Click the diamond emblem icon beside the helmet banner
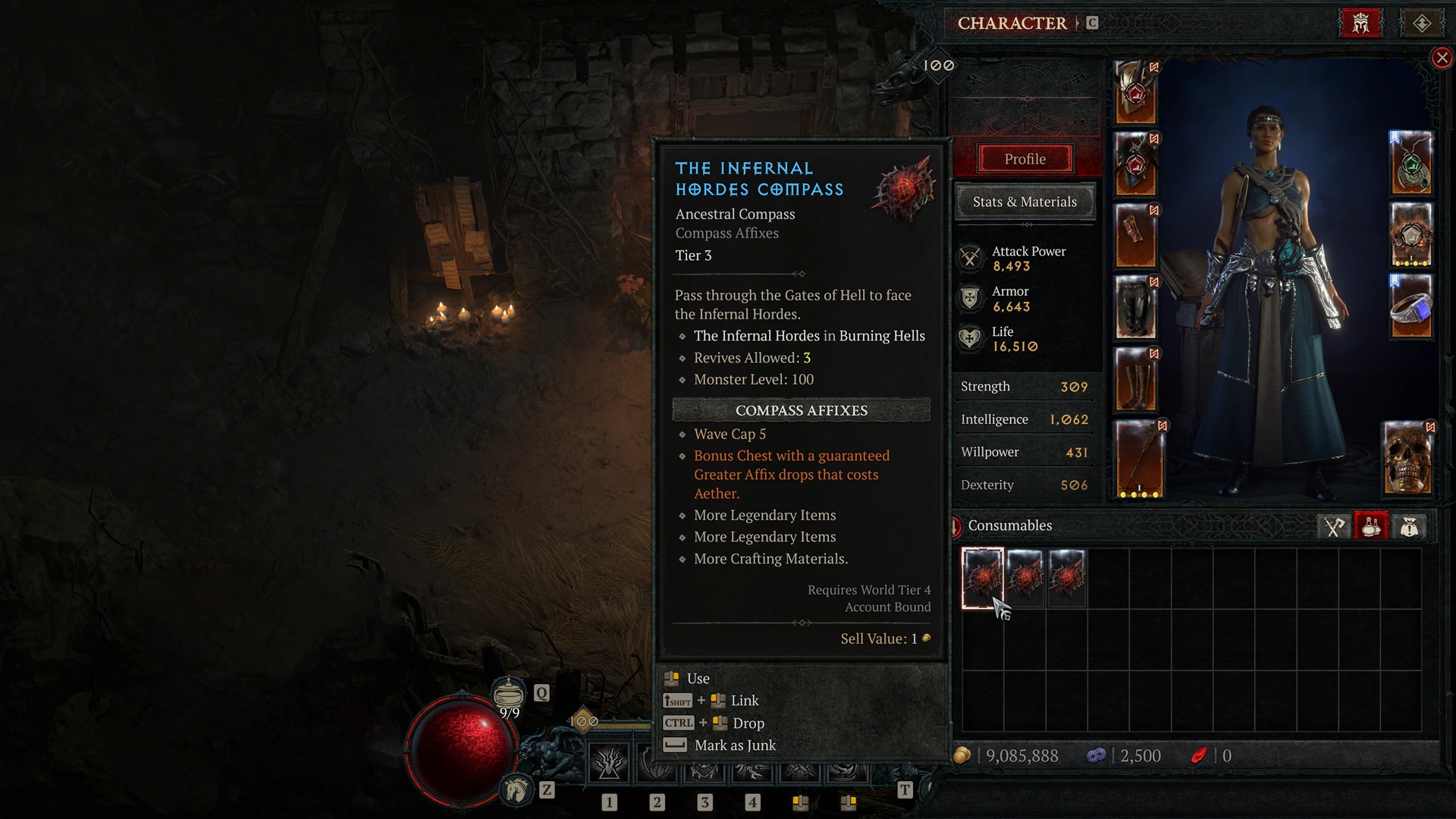The height and width of the screenshot is (819, 1456). 1422,23
